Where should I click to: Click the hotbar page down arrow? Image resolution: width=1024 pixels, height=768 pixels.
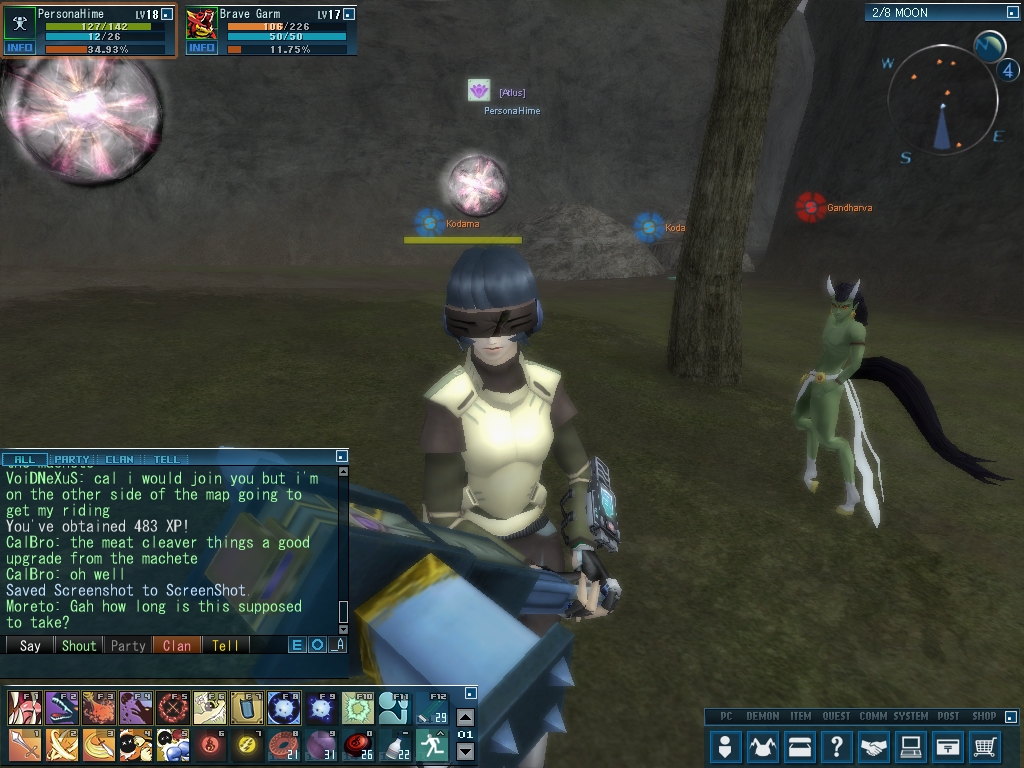pos(465,751)
